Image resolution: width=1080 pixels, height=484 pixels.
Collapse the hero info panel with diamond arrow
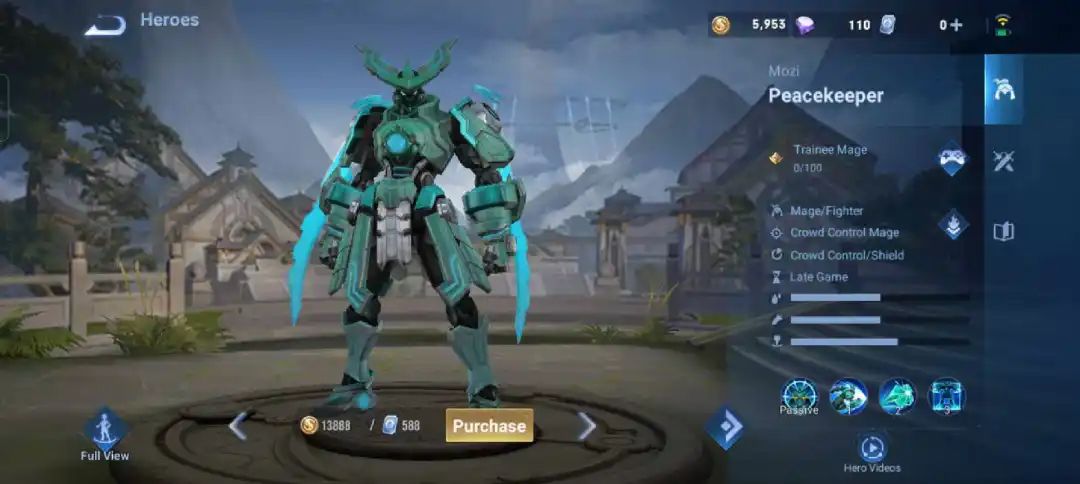725,427
